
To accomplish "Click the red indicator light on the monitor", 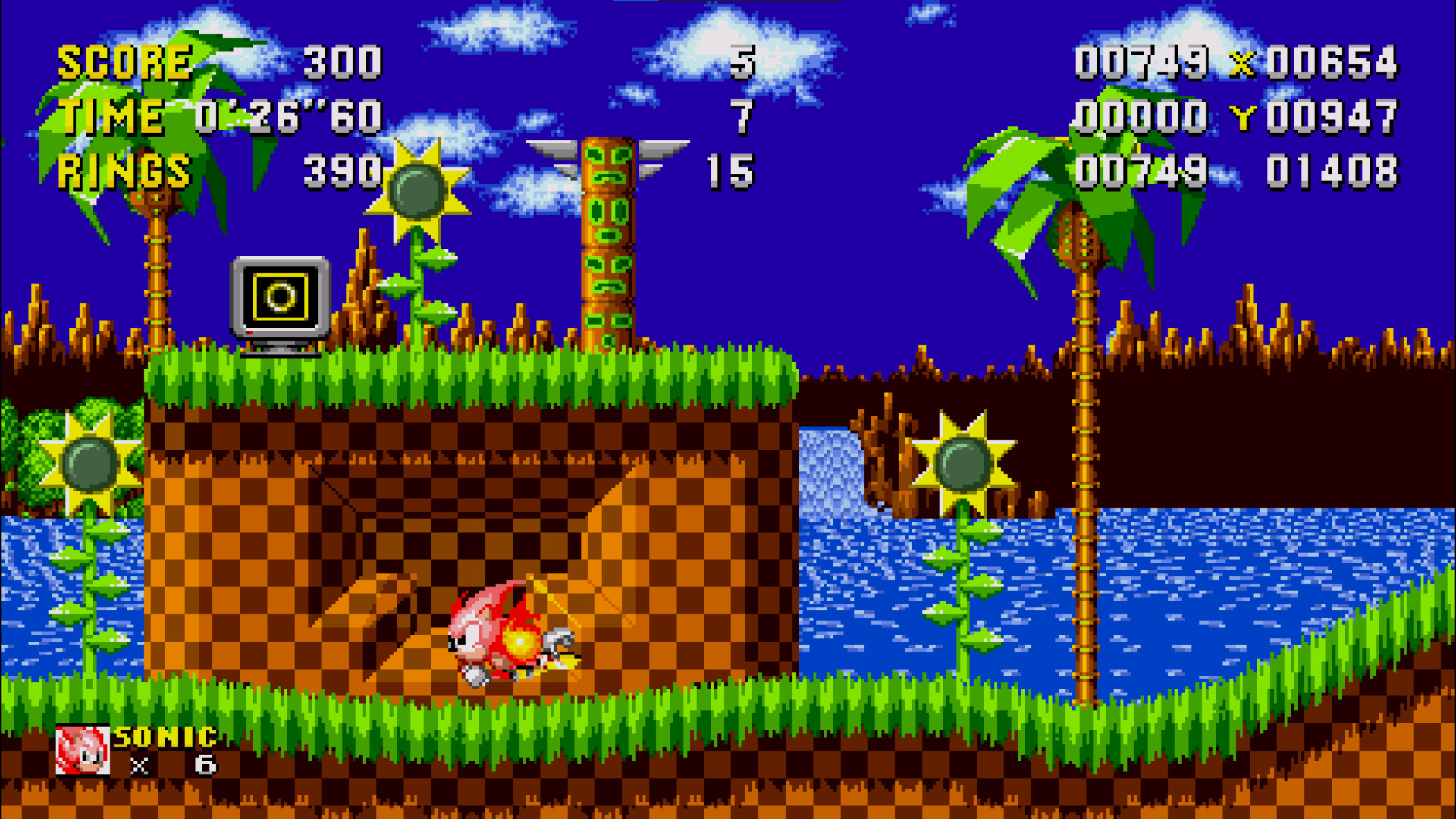I will (250, 332).
